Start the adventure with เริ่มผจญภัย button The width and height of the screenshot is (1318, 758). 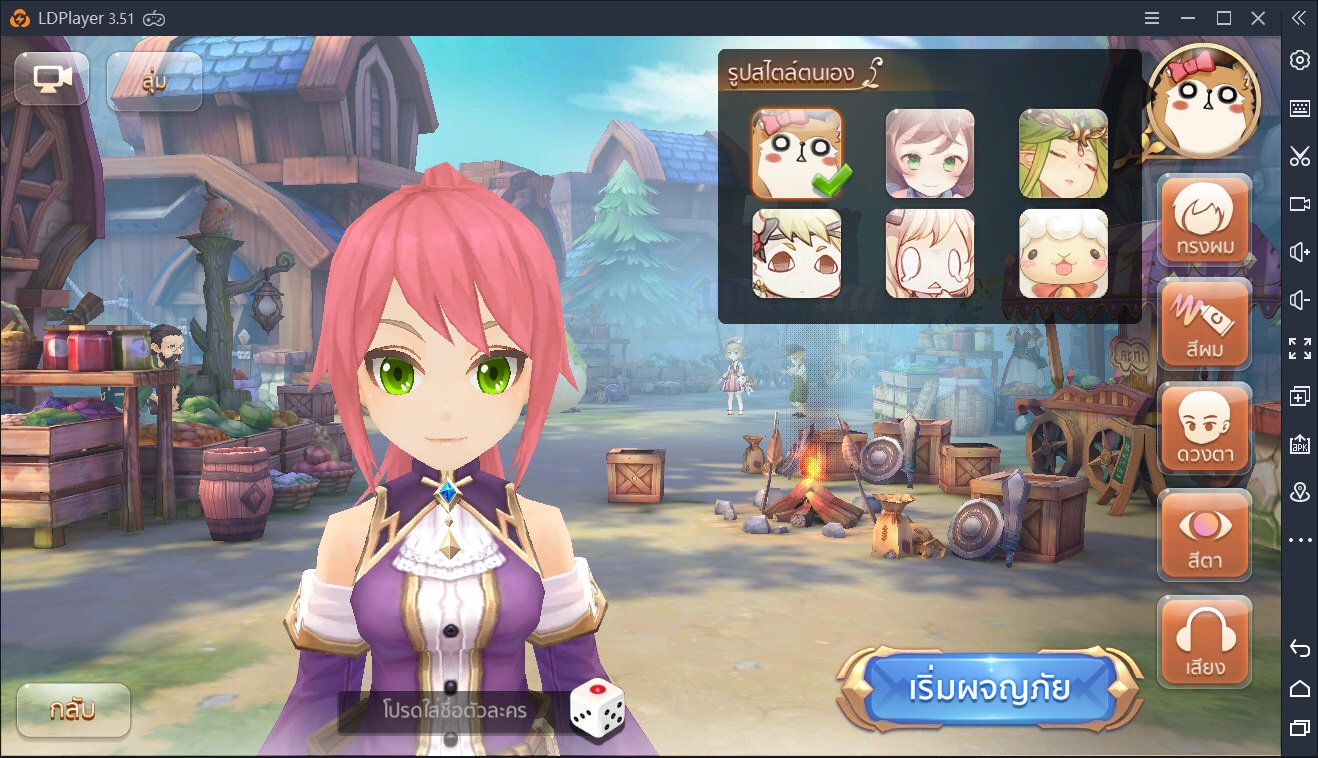[989, 688]
